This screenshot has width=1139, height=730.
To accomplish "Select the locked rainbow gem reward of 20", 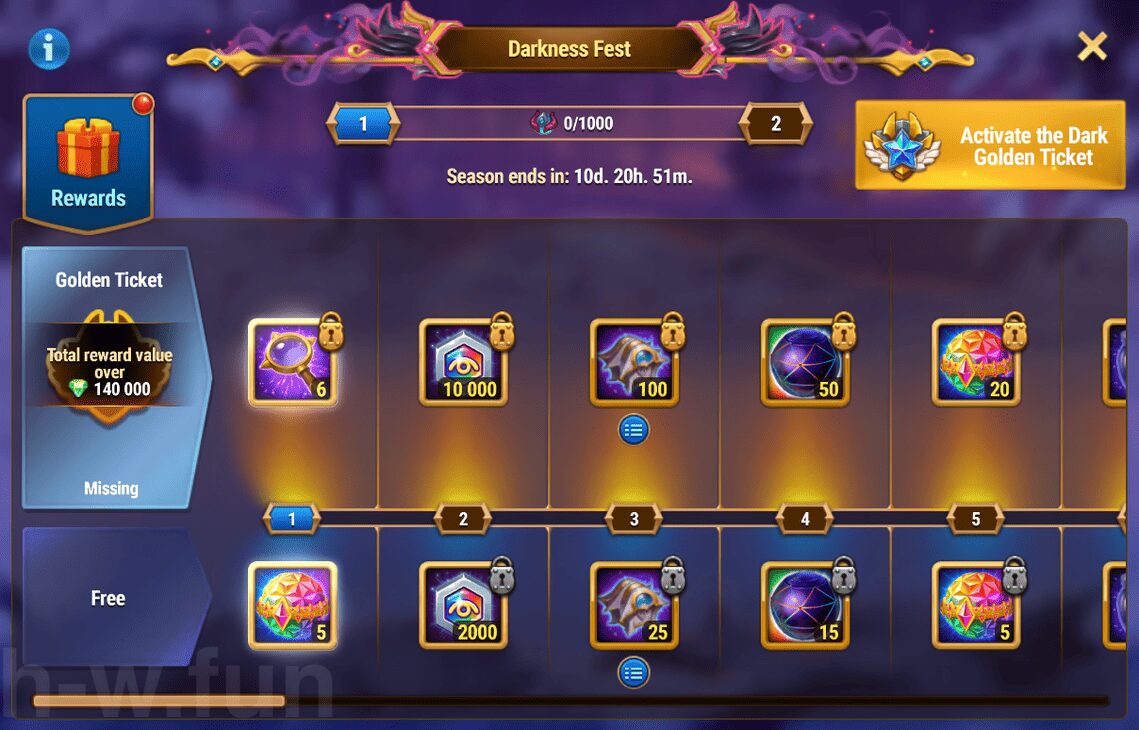I will 976,362.
